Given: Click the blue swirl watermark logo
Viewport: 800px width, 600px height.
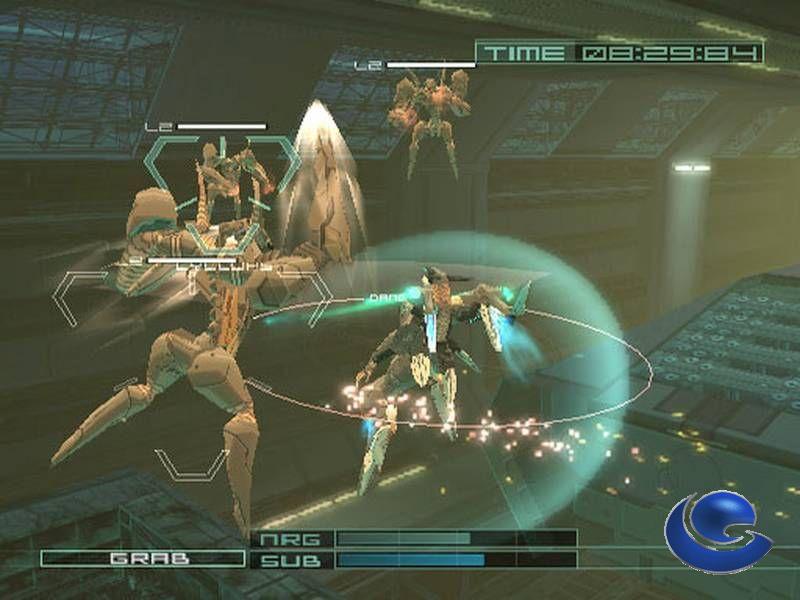Looking at the screenshot, I should pos(717,533).
